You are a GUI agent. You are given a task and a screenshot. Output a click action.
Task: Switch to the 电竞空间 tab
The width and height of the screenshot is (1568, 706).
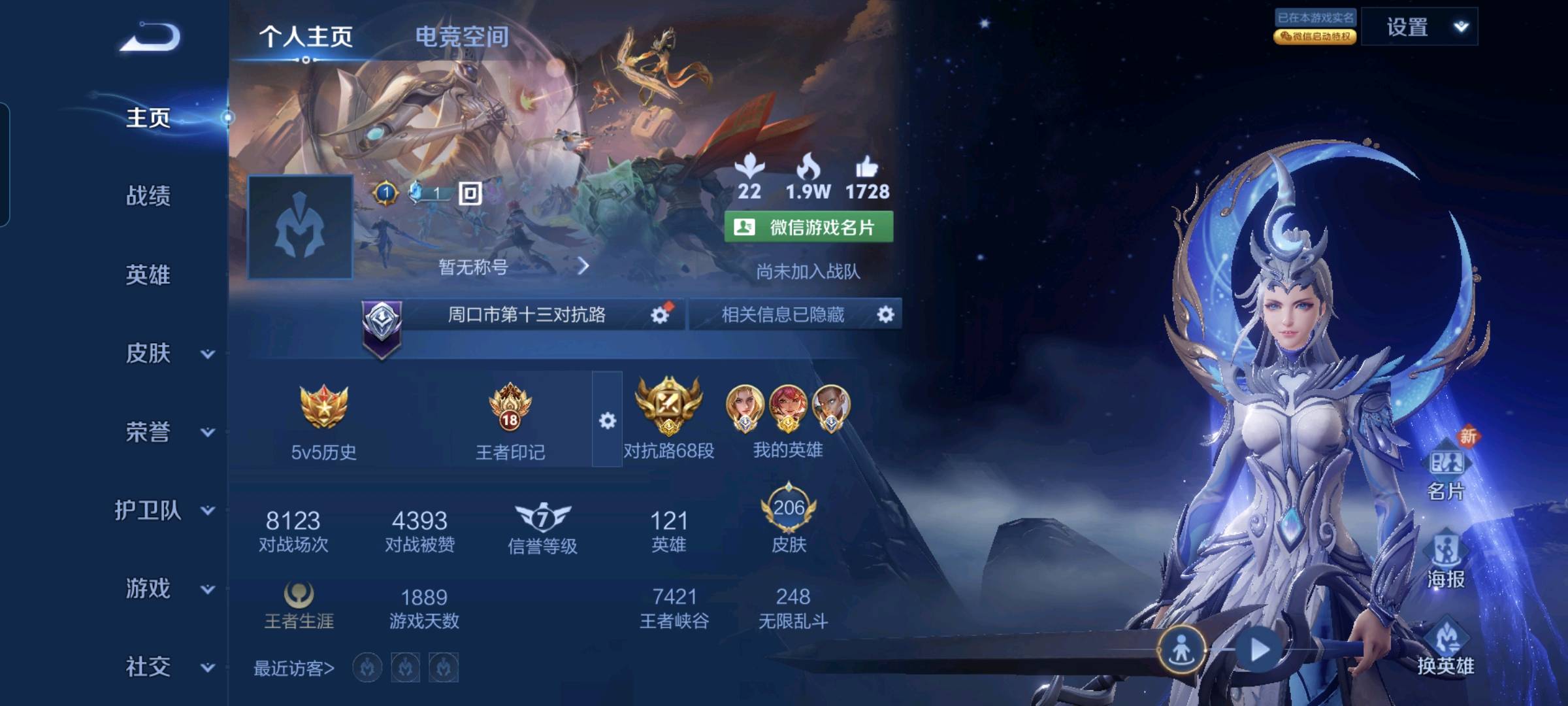pyautogui.click(x=462, y=37)
